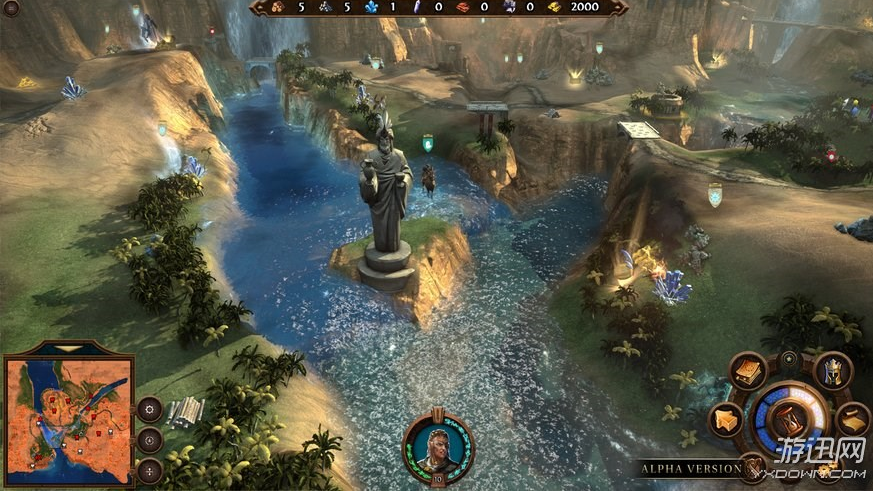Open the crowned helmet kingdom icon

[x=832, y=371]
